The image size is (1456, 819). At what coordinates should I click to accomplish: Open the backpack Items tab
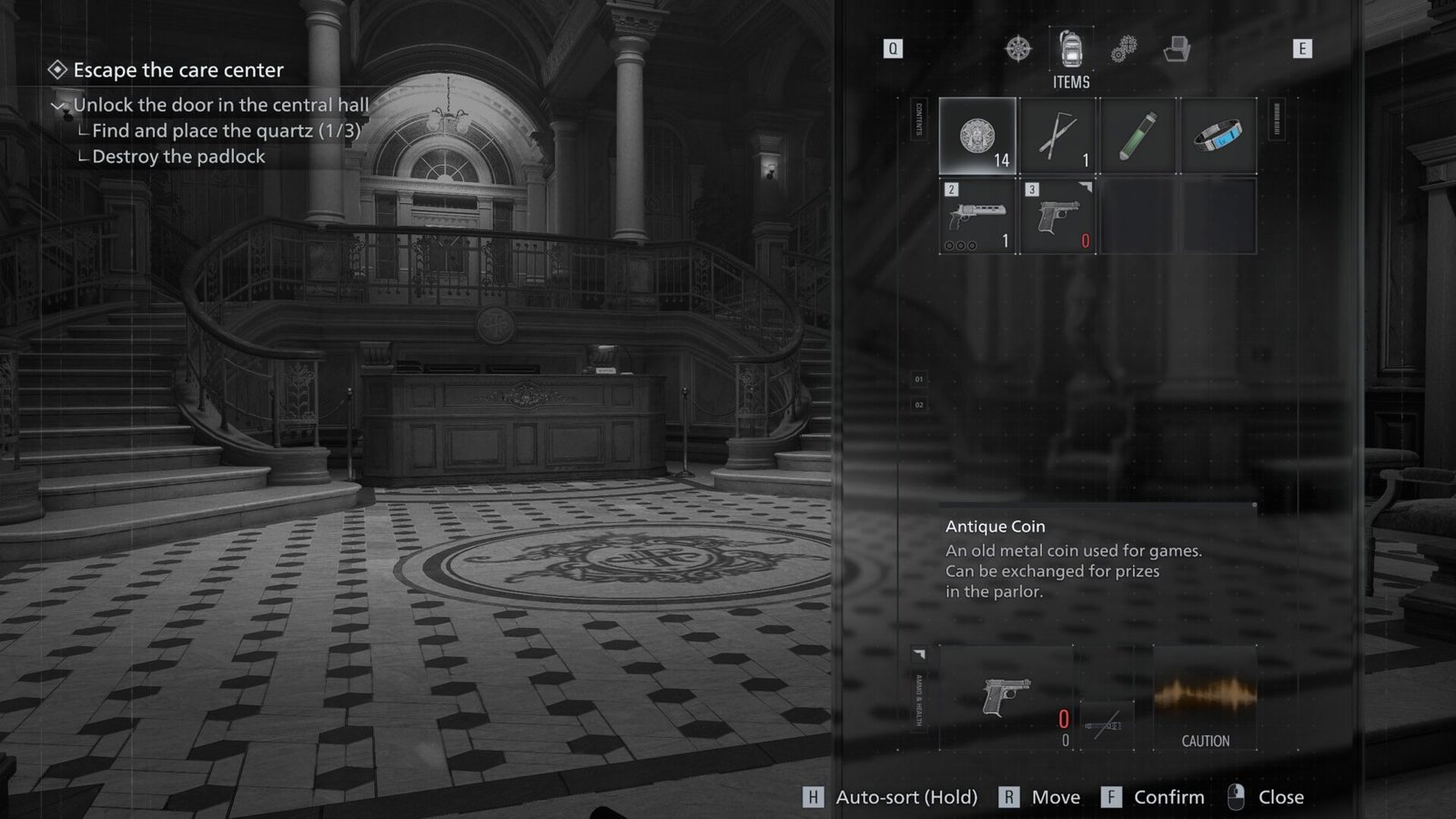1071,49
